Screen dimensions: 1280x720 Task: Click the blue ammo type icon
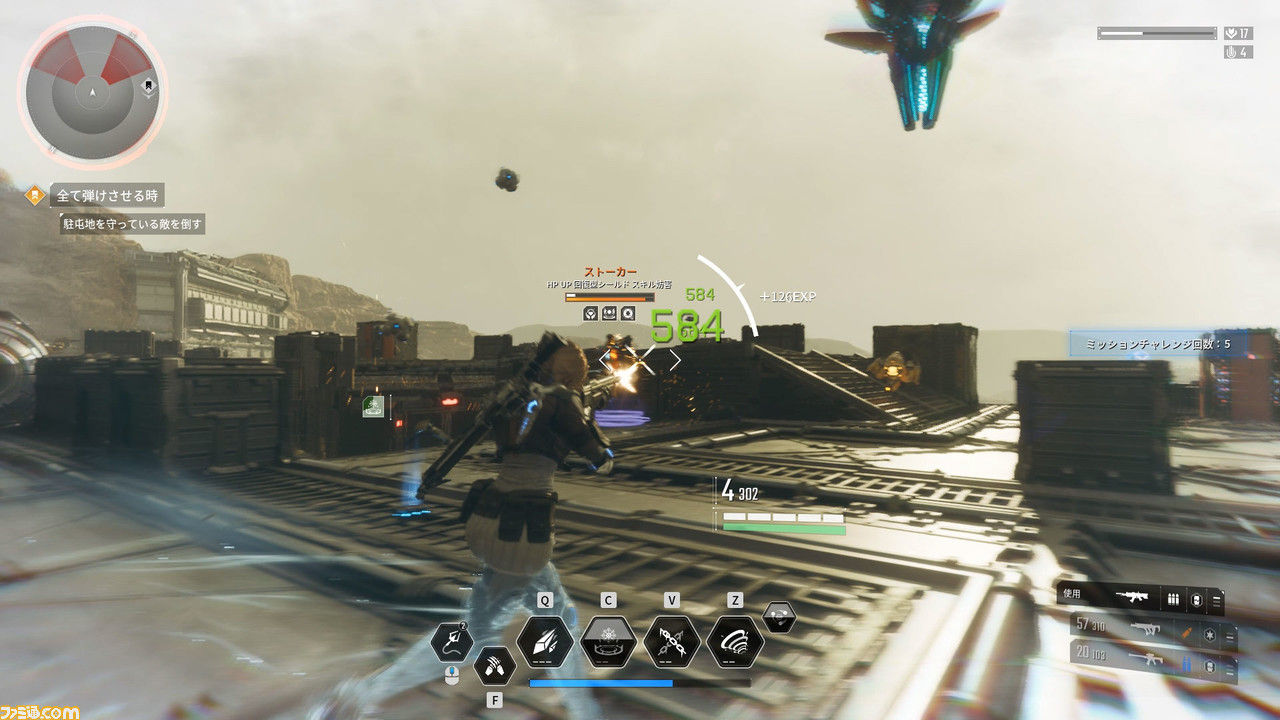pos(1186,664)
